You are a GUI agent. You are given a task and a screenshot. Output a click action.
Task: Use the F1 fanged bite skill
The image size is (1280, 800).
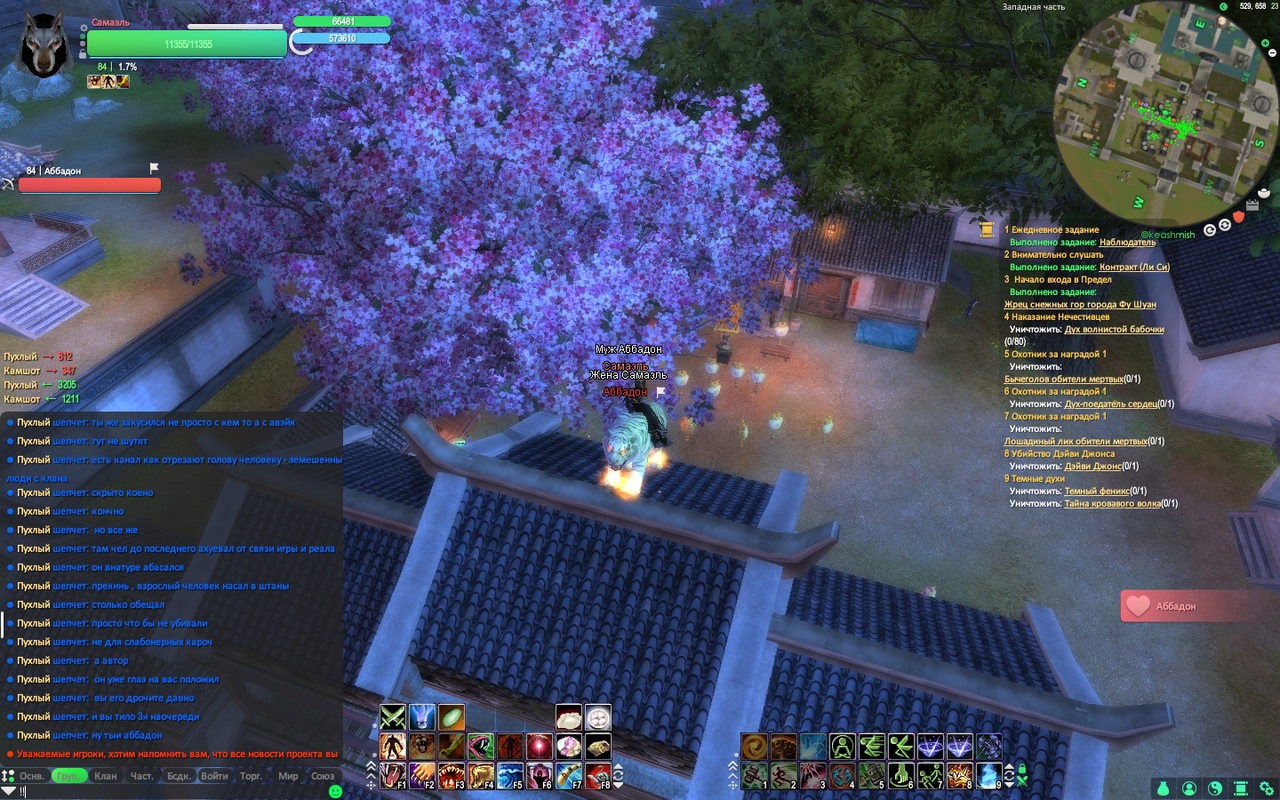pyautogui.click(x=392, y=776)
